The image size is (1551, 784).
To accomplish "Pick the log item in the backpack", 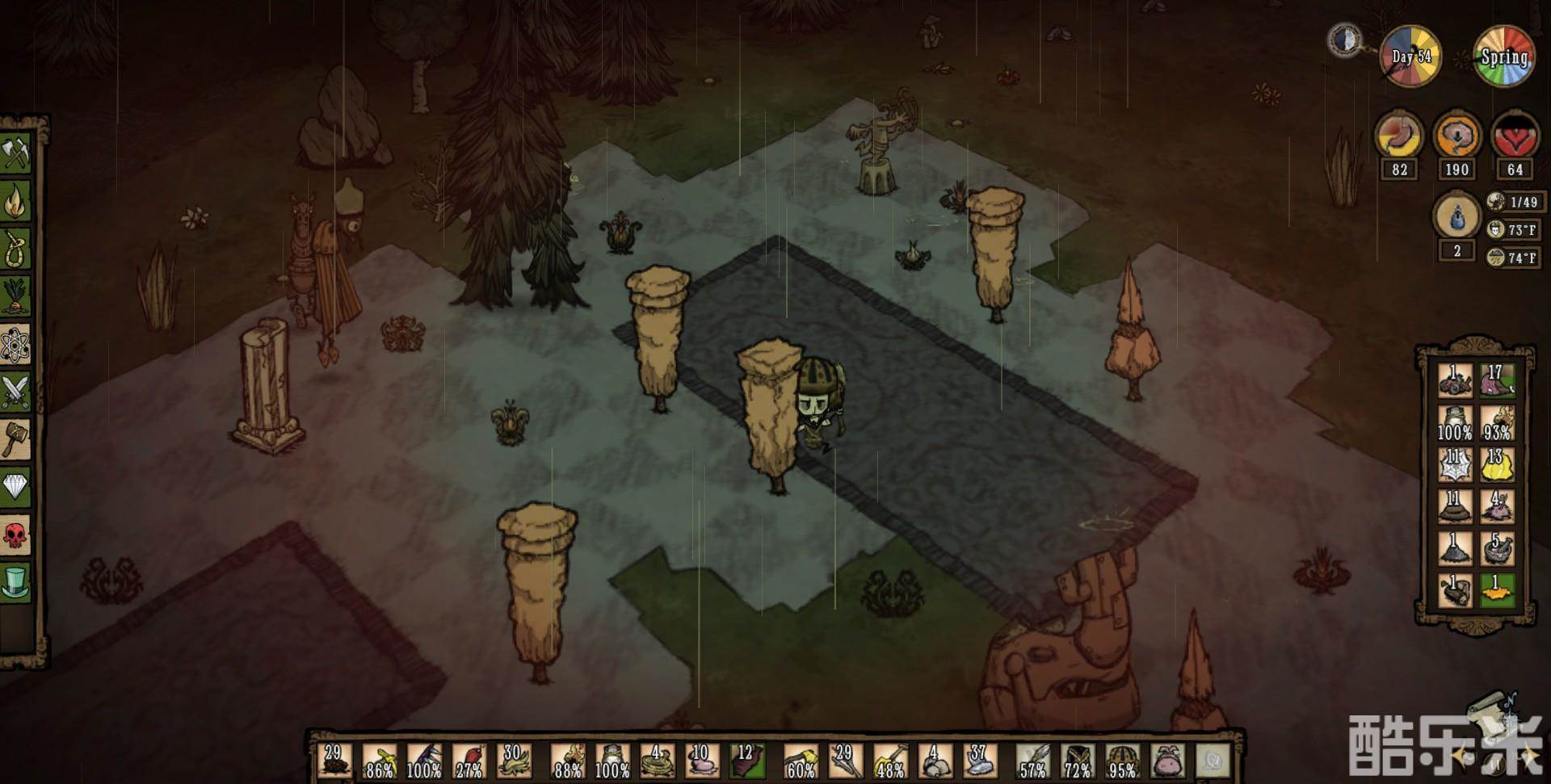I will pos(1454,590).
